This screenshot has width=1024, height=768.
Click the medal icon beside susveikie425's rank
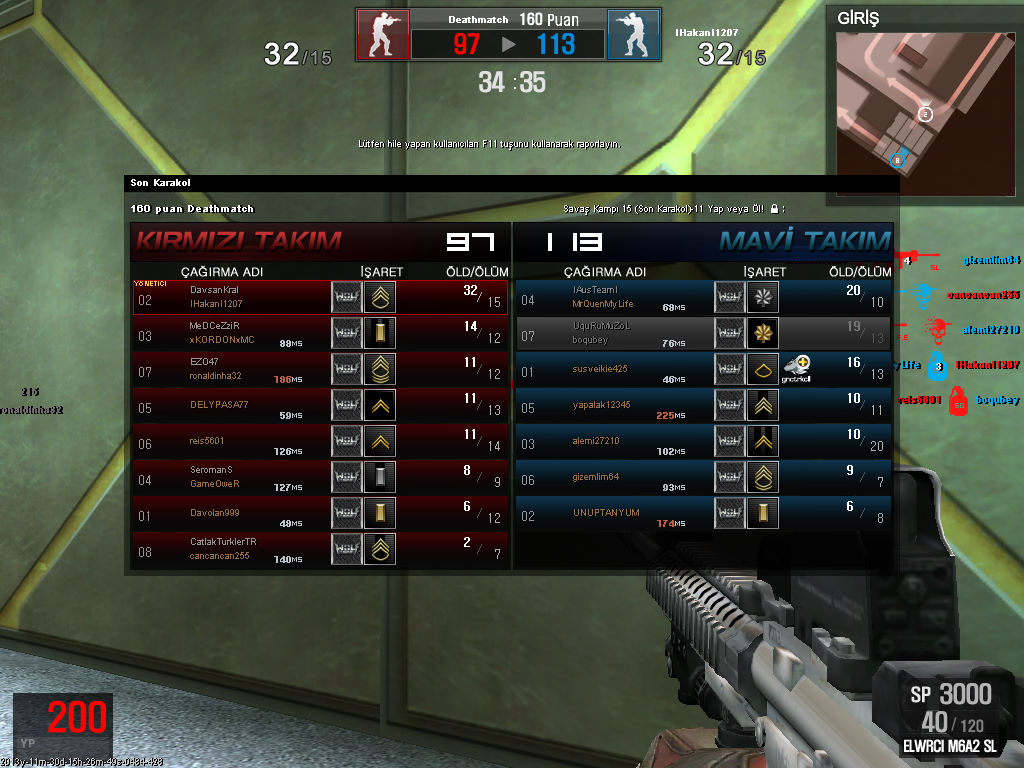point(797,369)
